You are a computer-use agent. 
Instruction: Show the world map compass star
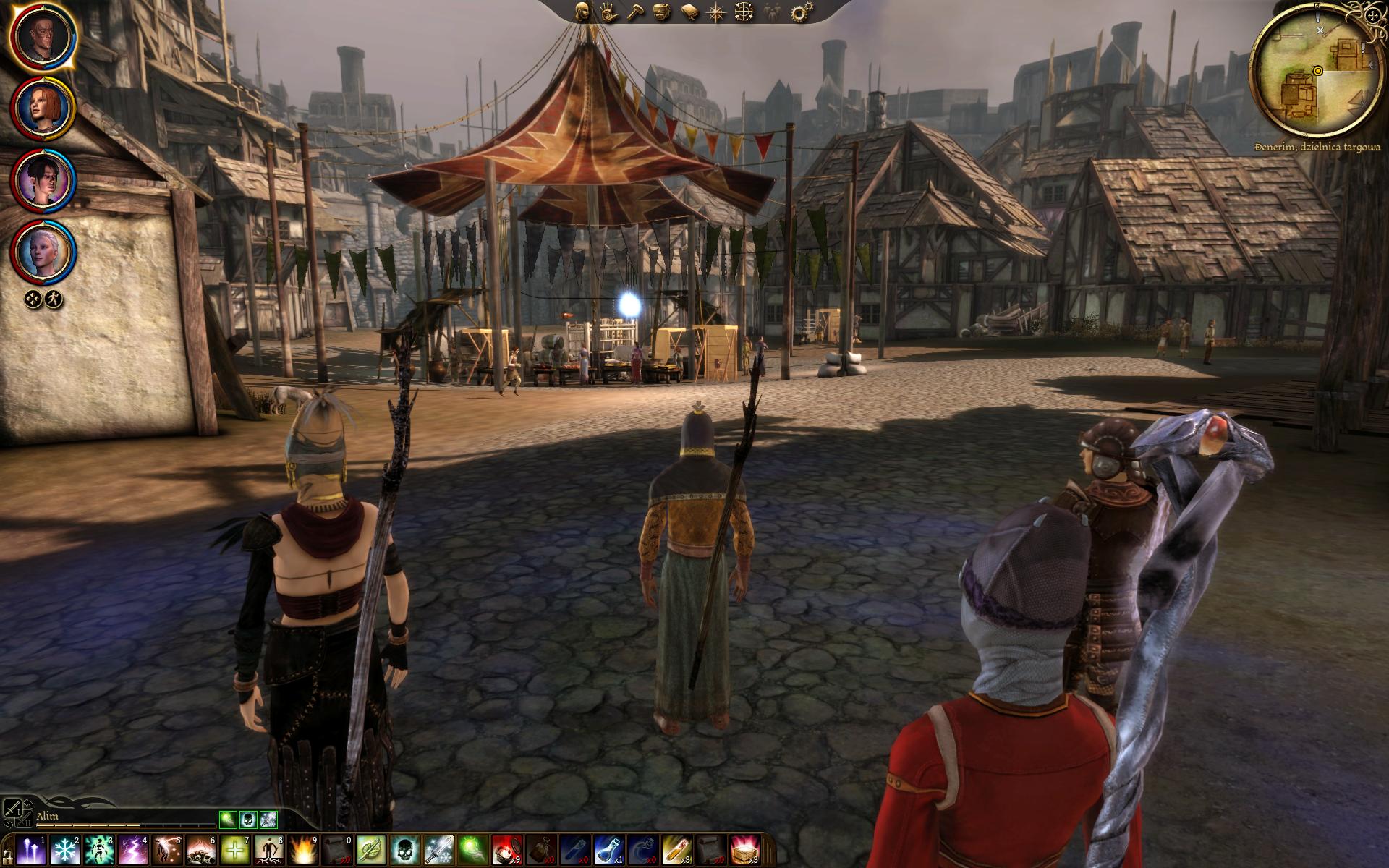coord(716,12)
